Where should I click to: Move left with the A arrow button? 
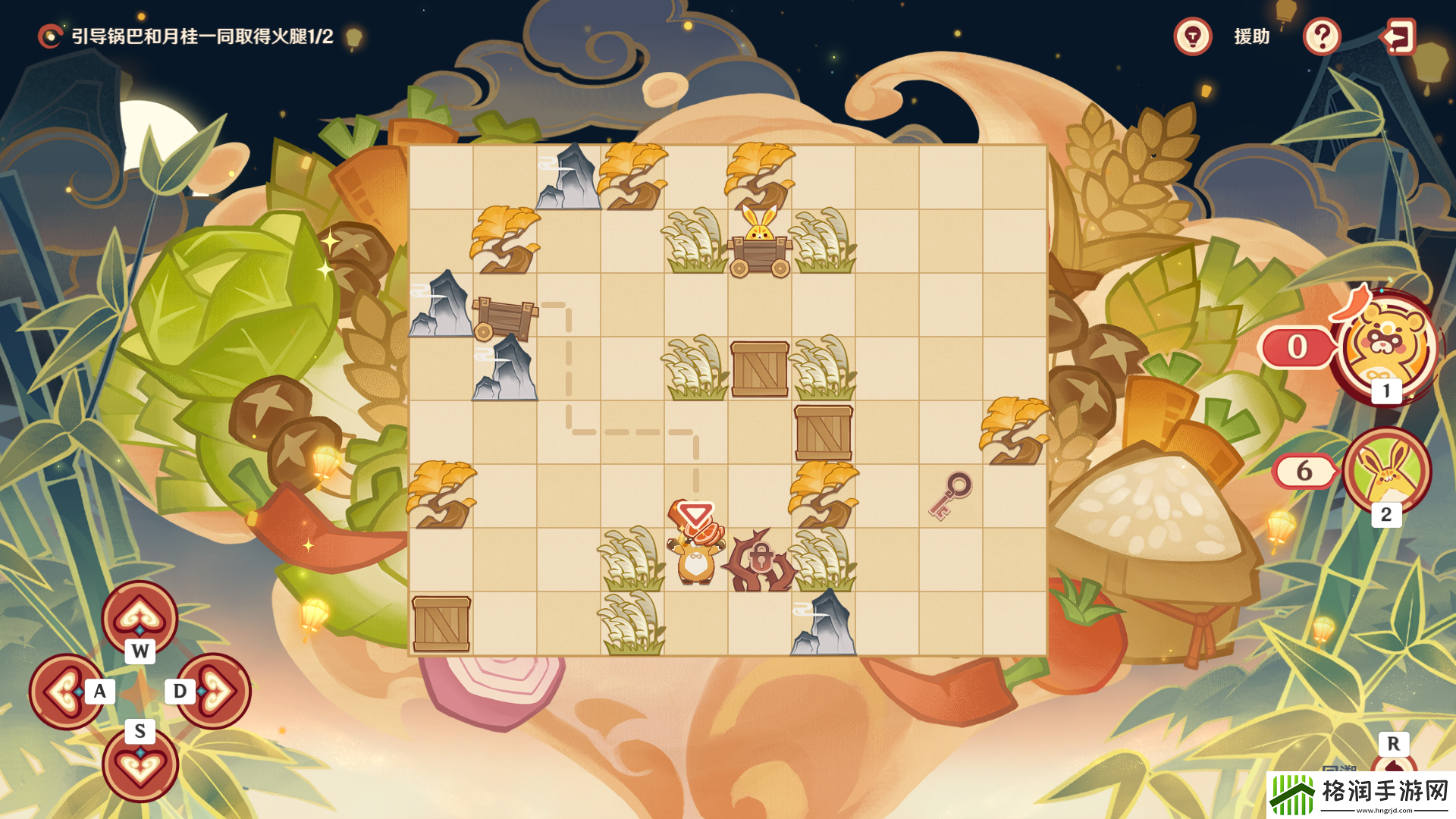[x=65, y=691]
